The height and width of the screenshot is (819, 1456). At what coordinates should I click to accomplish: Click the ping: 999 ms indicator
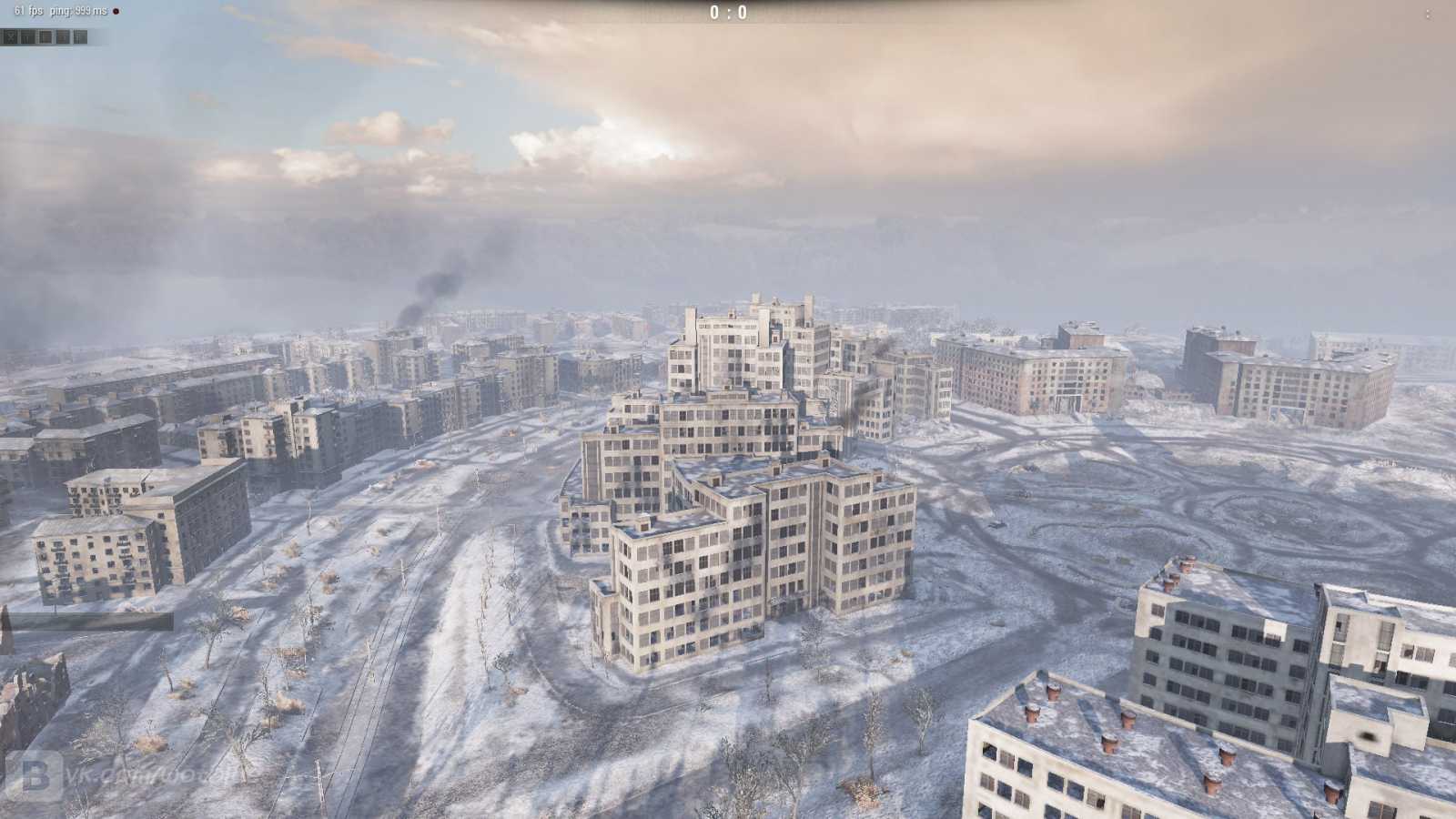pos(77,11)
